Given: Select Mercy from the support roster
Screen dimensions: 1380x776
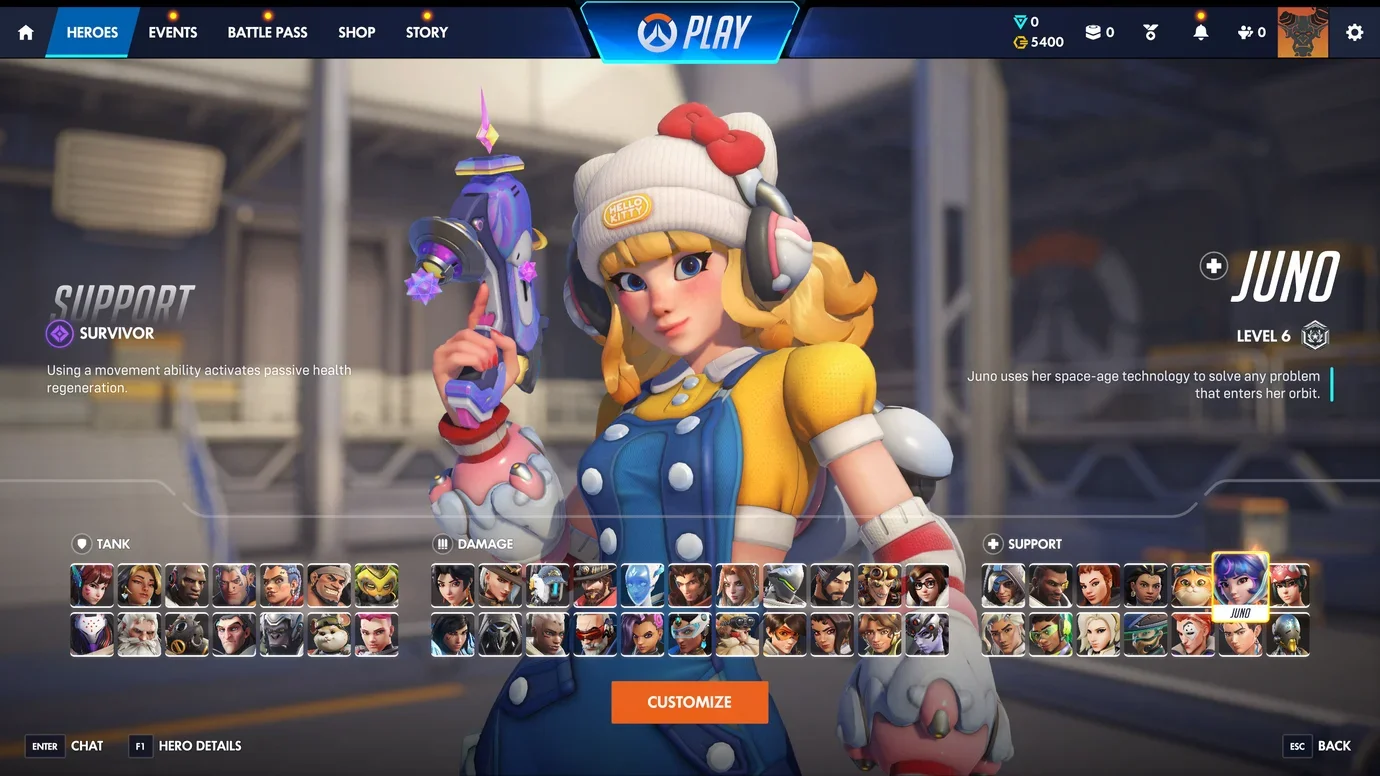Looking at the screenshot, I should (1098, 635).
